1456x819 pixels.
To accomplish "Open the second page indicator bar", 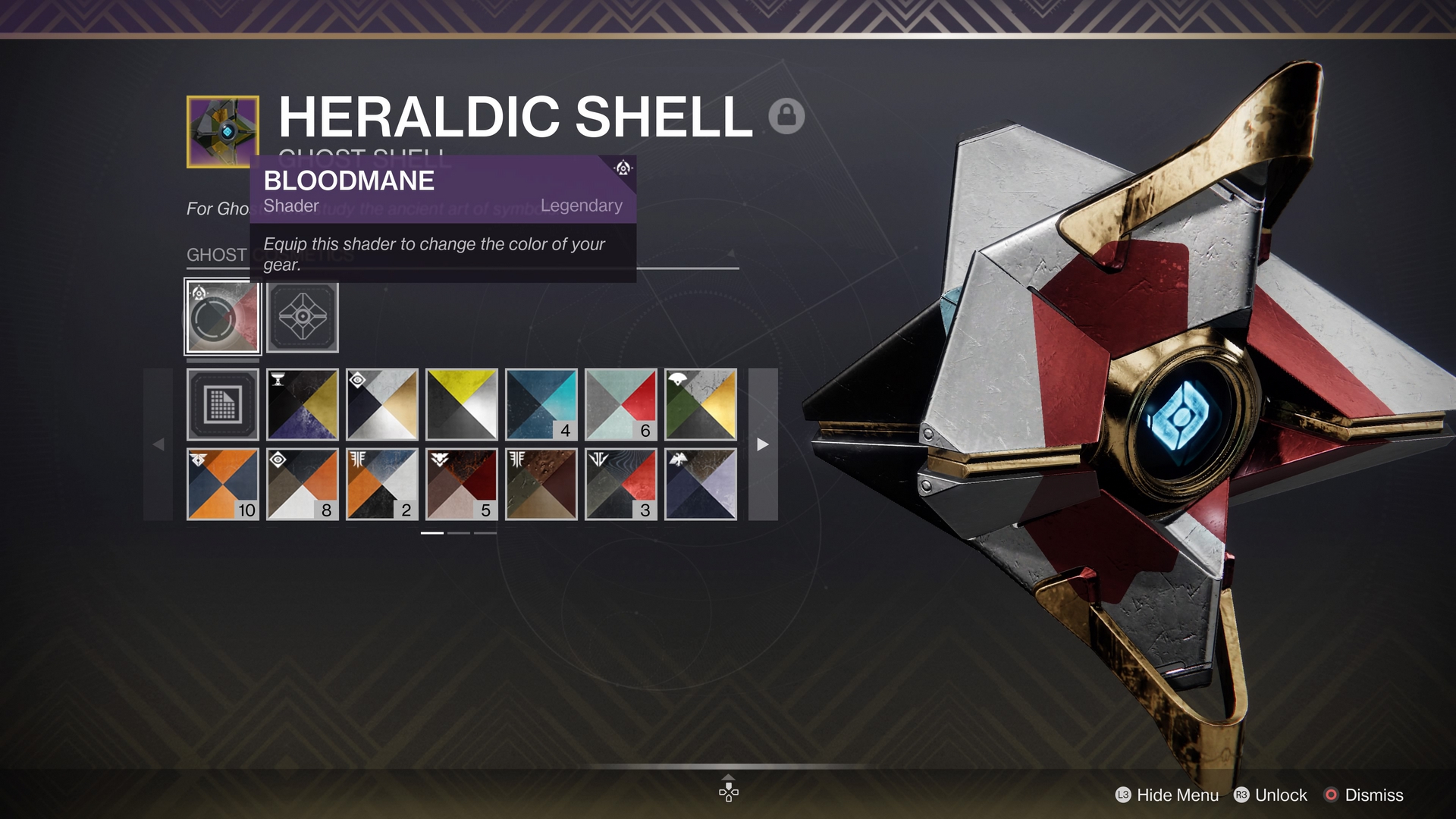I will (459, 533).
